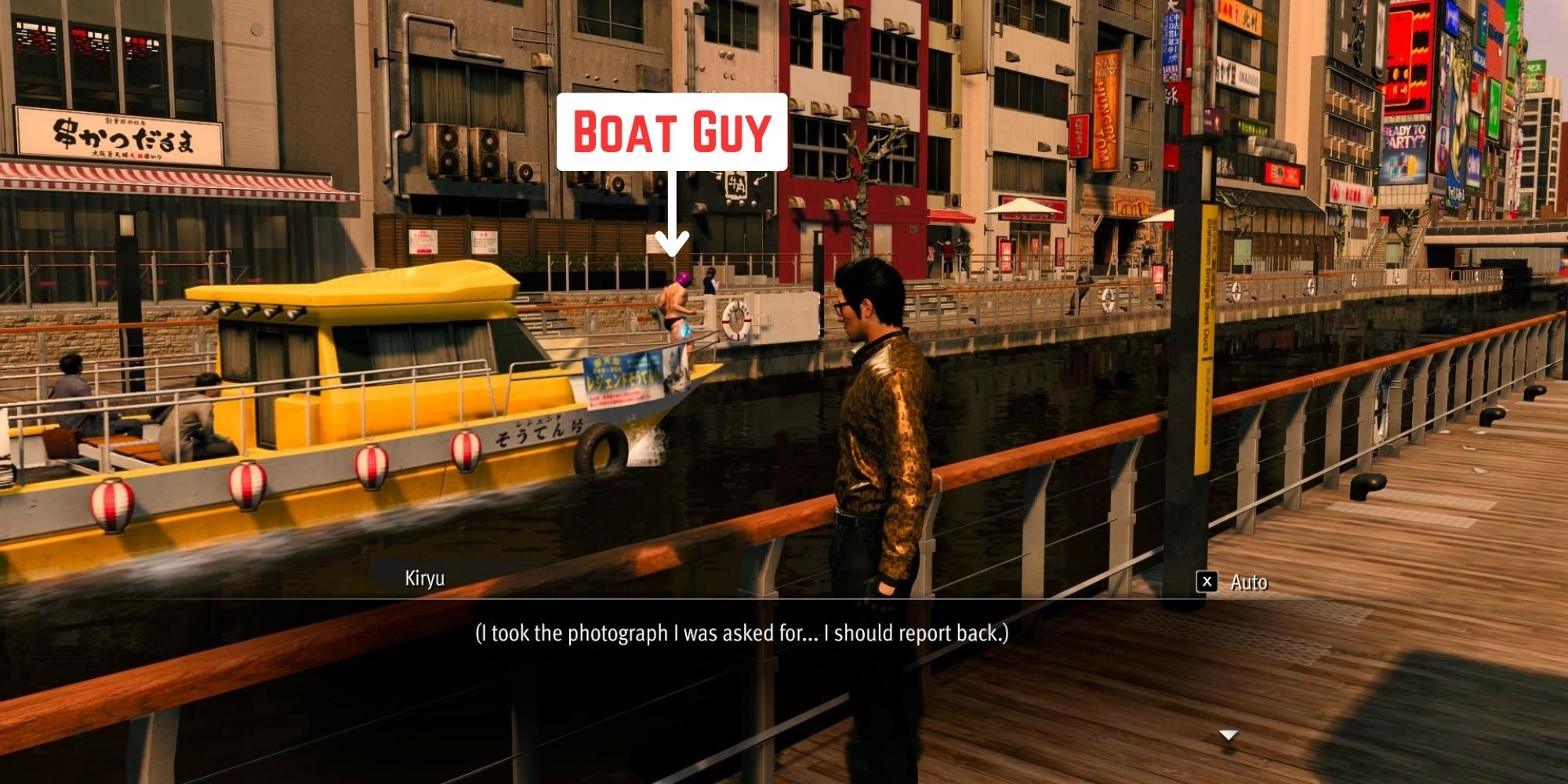1568x784 pixels.
Task: Click the X button icon beside Auto
Action: coord(1208,582)
